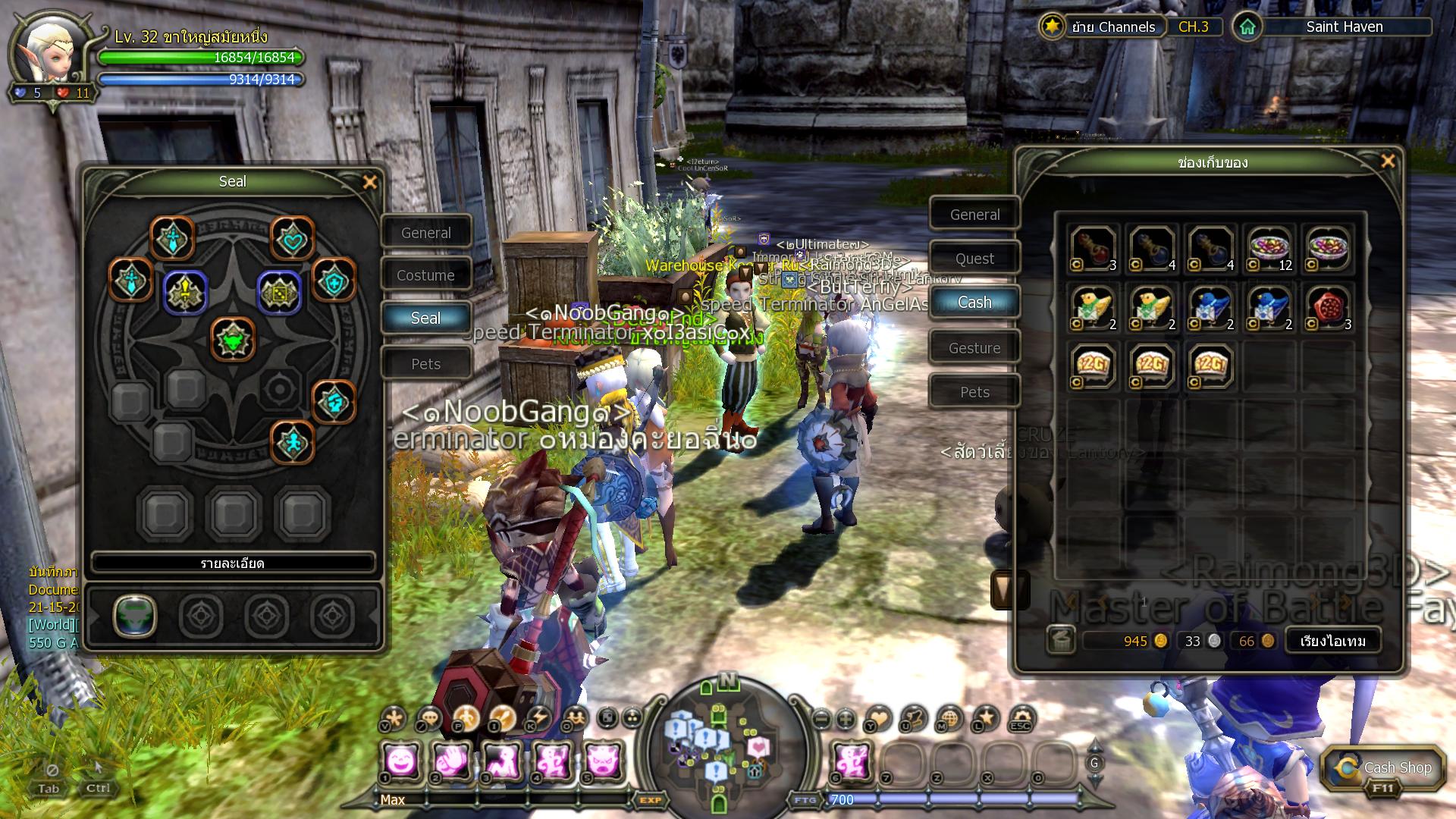Open the ย้าย Channels selector
Viewport: 1456px width, 819px height.
[1112, 27]
